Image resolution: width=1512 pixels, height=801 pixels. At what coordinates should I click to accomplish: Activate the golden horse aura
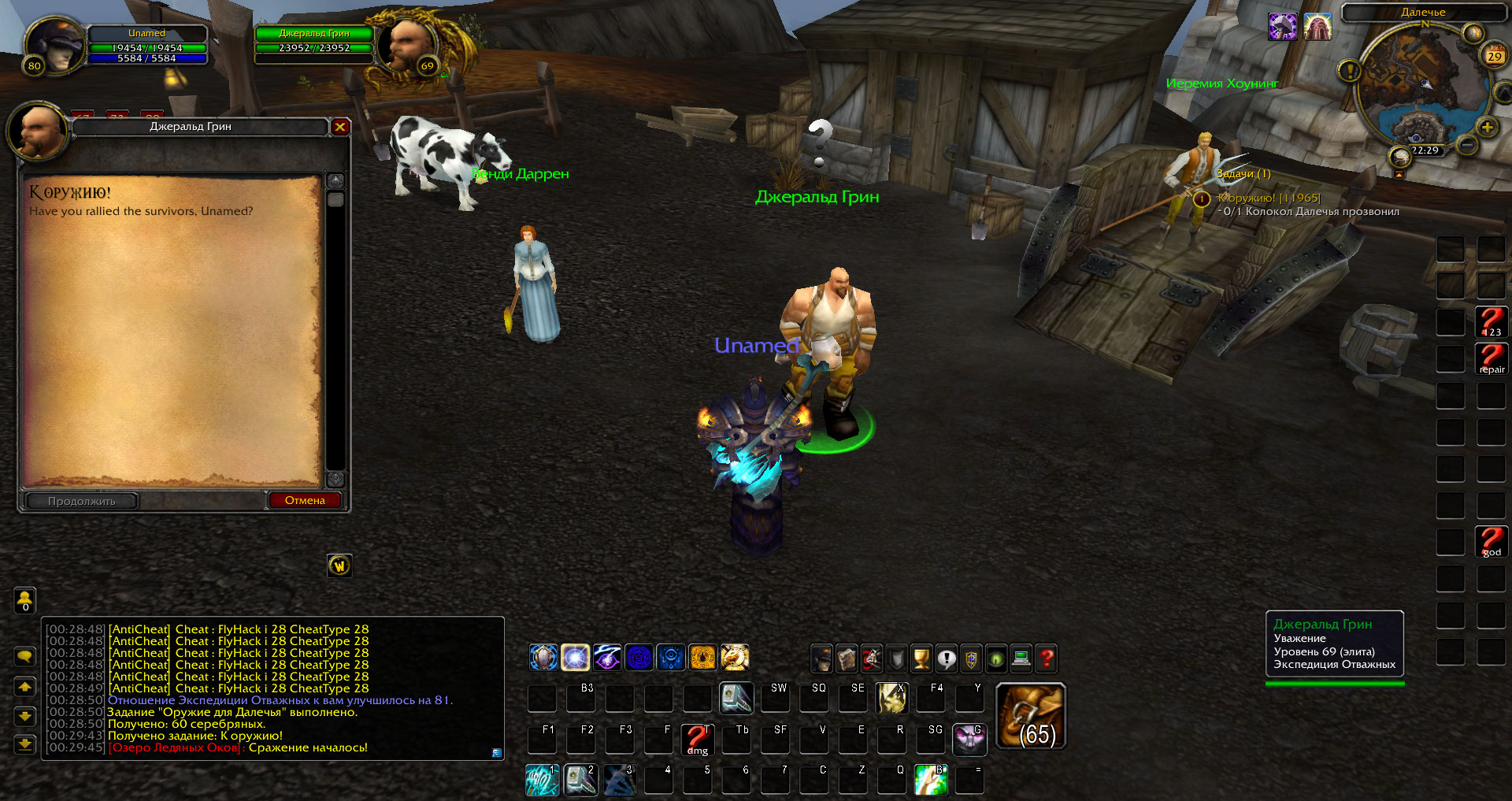[x=735, y=657]
